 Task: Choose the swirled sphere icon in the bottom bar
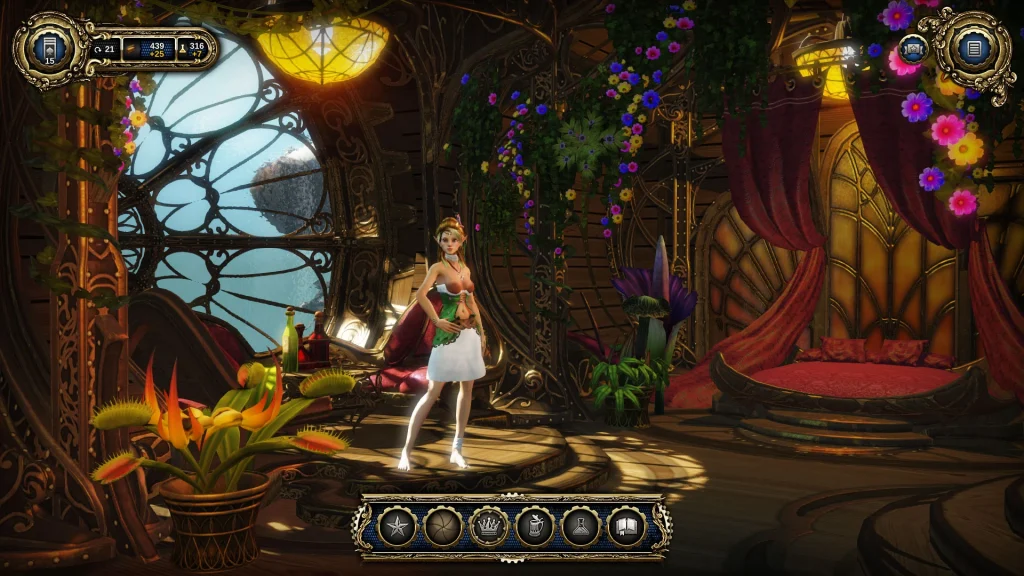(x=443, y=526)
